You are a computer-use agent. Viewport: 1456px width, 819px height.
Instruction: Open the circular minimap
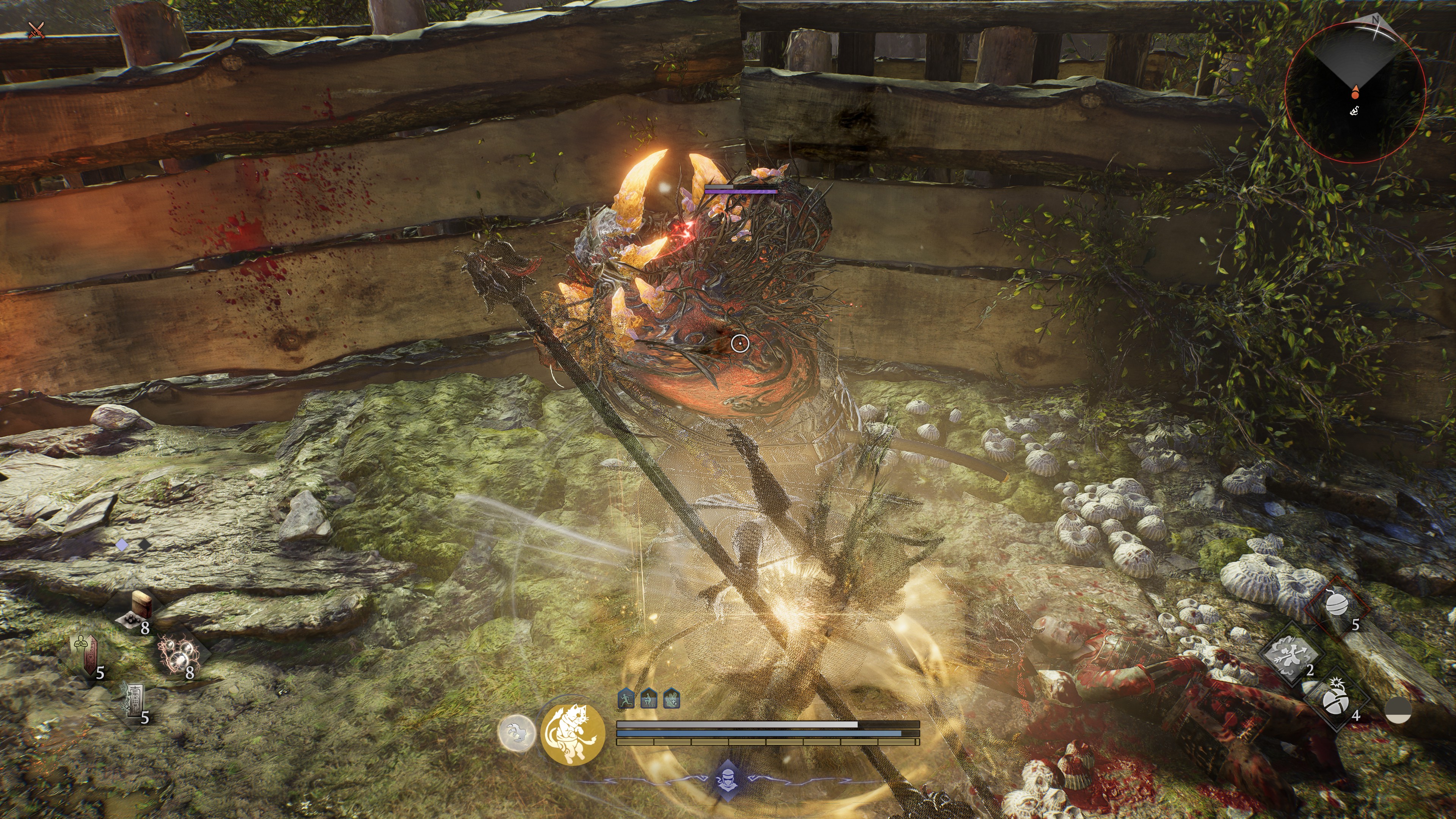click(1355, 92)
